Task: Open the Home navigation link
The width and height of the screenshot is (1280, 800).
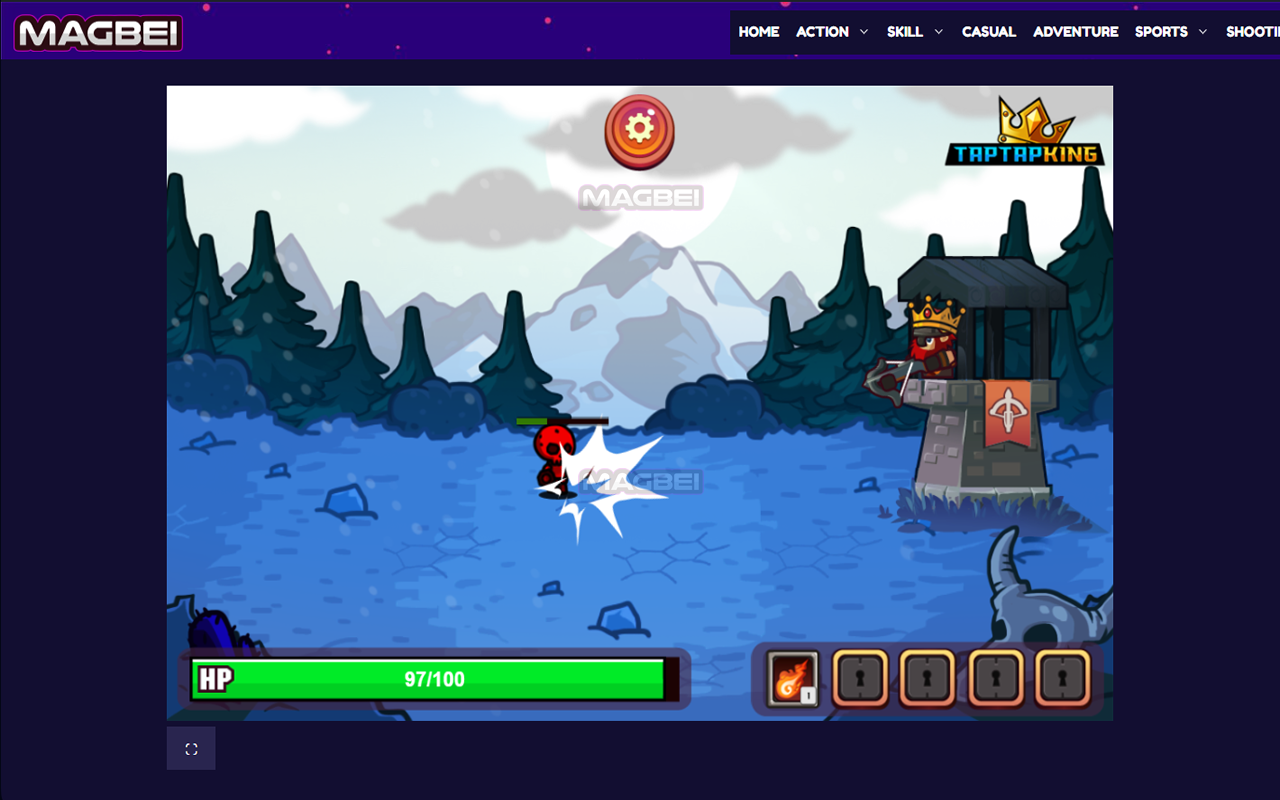Action: point(758,32)
